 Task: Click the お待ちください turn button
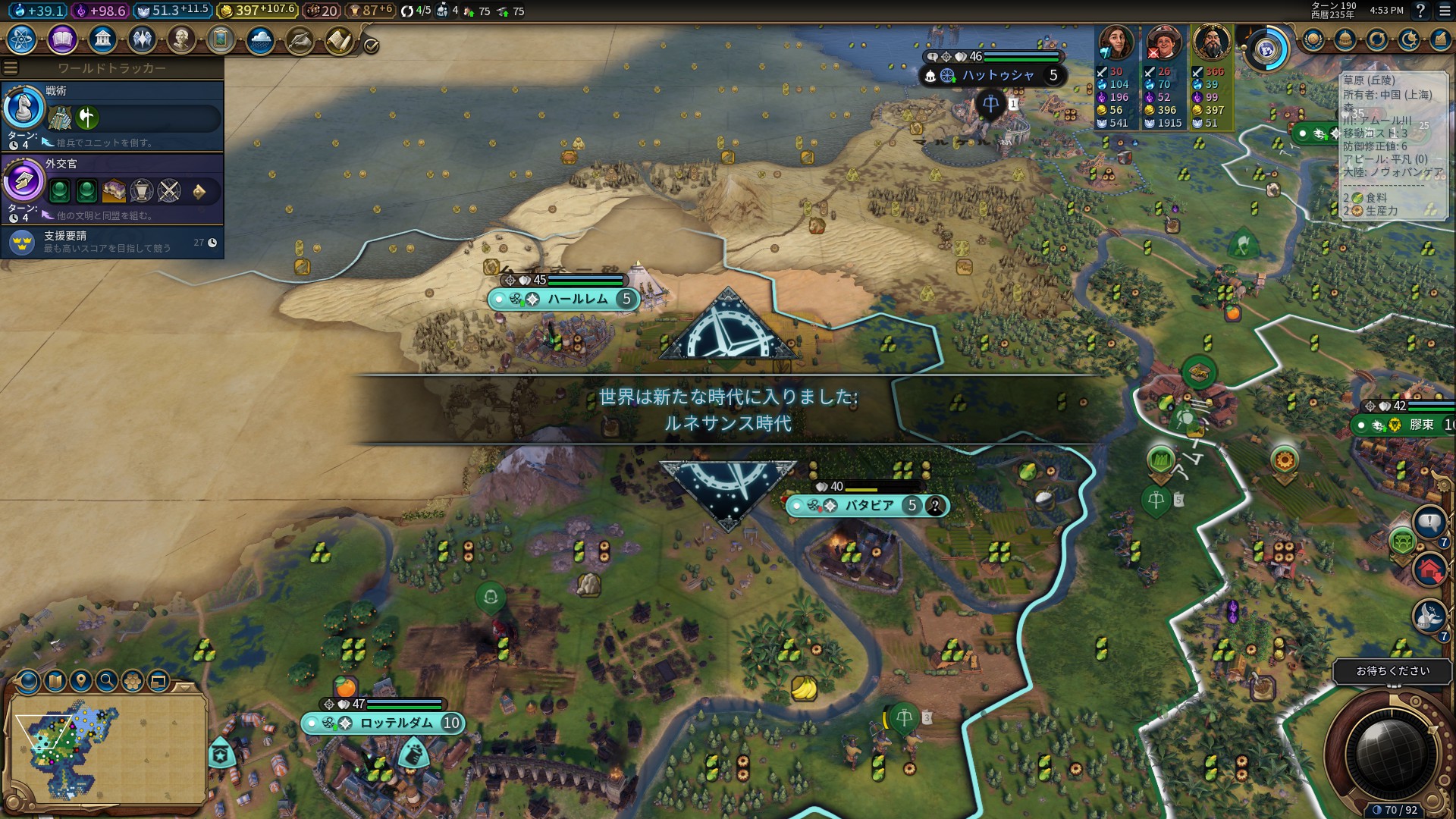click(x=1392, y=671)
